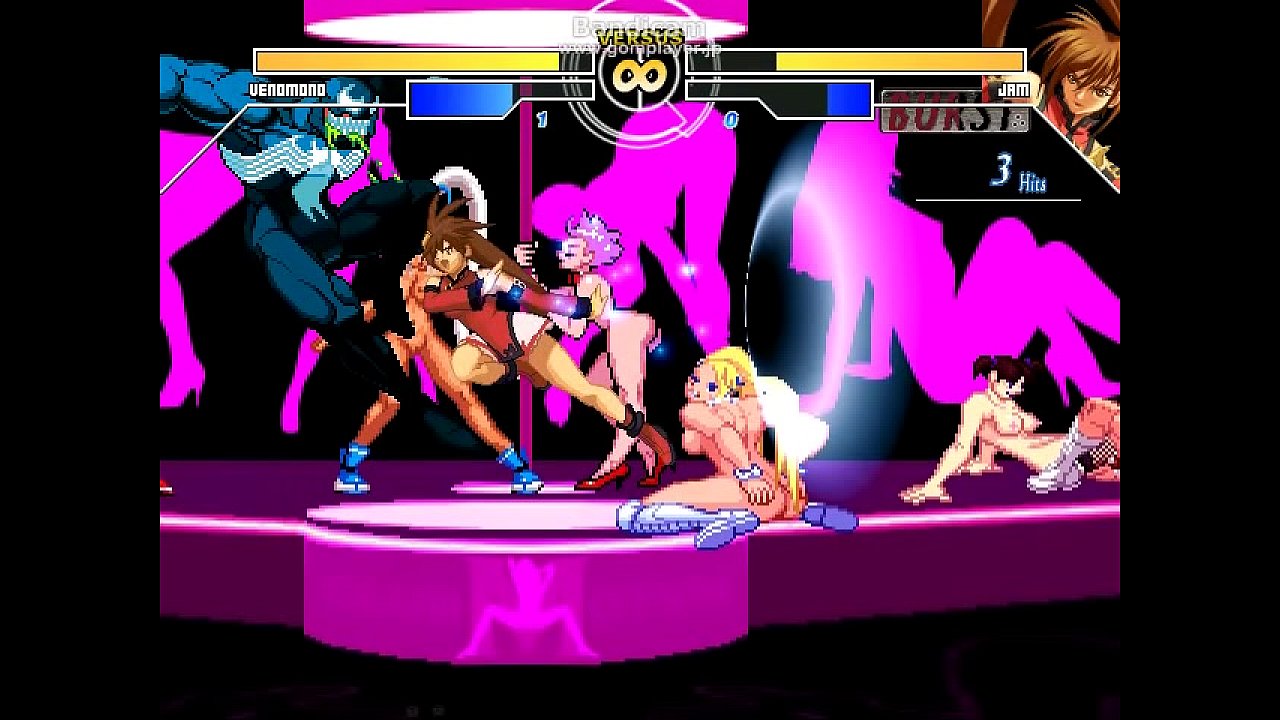The height and width of the screenshot is (720, 1280).
Task: Click the JAM nameplate
Action: click(x=1012, y=90)
